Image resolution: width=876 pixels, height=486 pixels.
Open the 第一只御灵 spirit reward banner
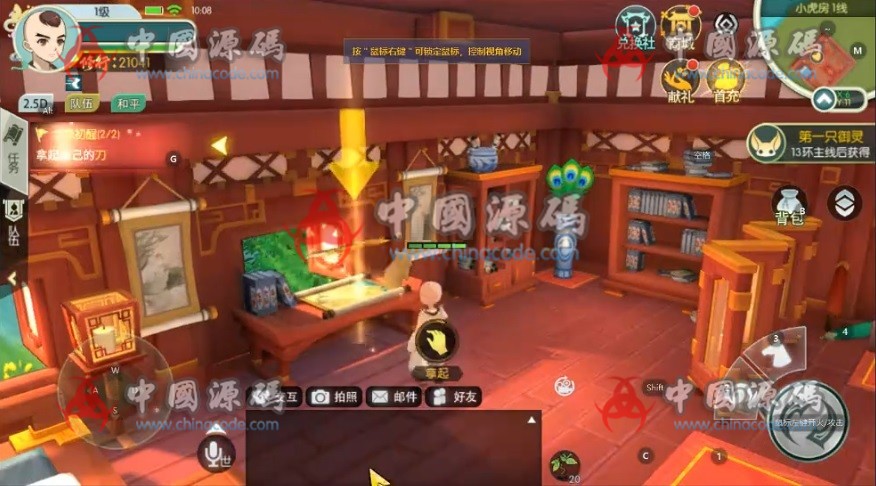coord(810,143)
